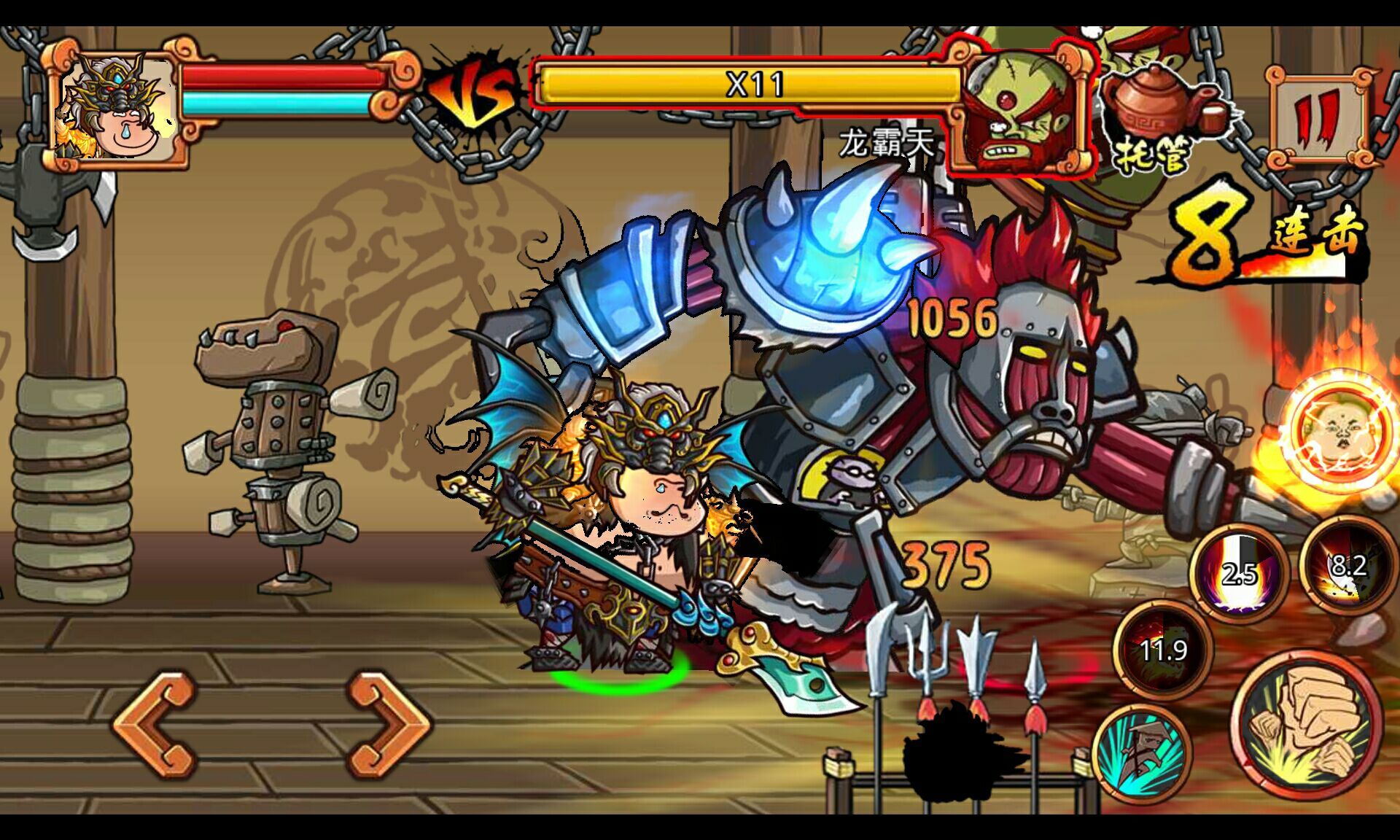Screen dimensions: 1400x840
Task: Use the skill showing 8.2 cooldown
Action: point(1347,565)
